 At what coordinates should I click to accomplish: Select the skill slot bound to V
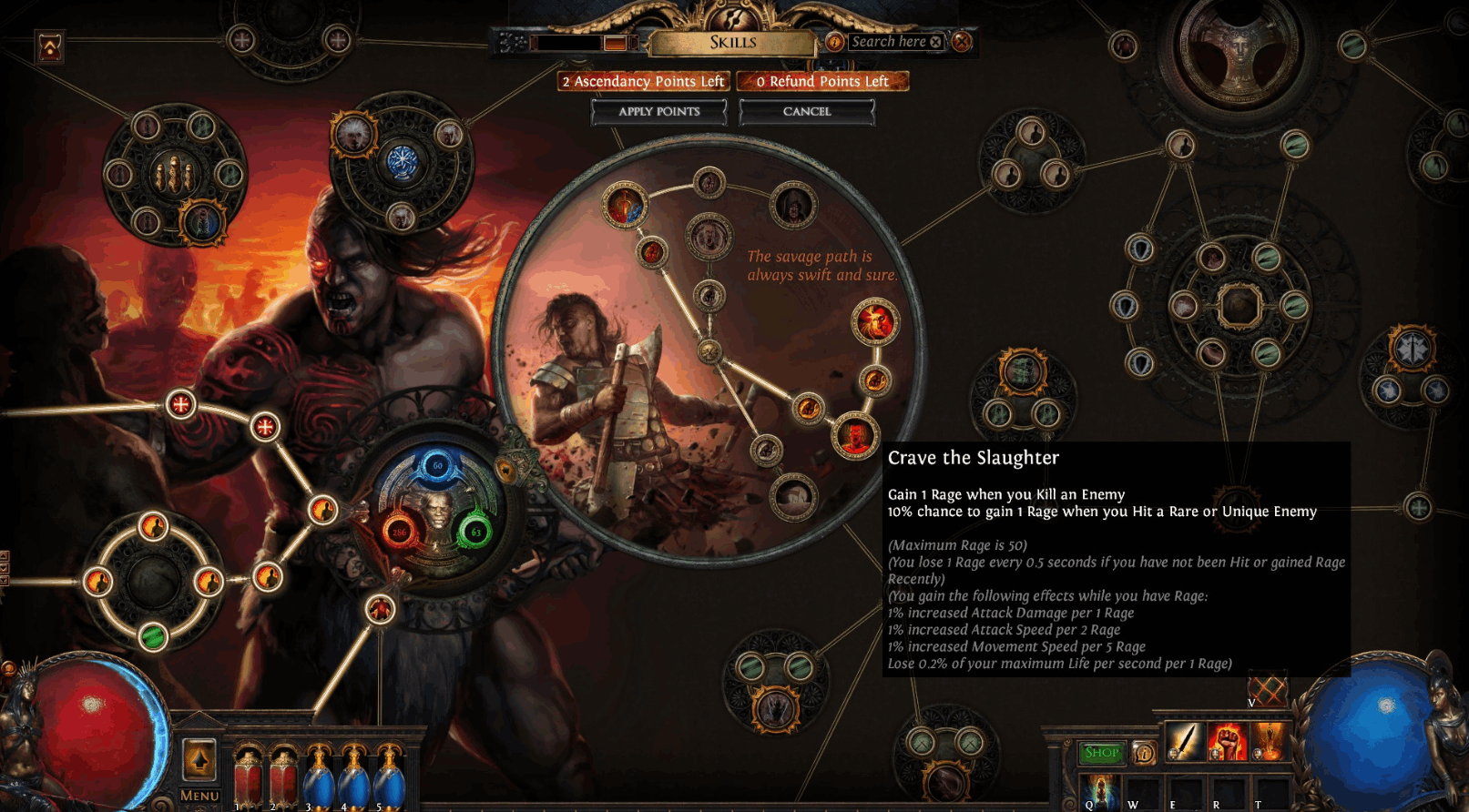coord(1267,690)
